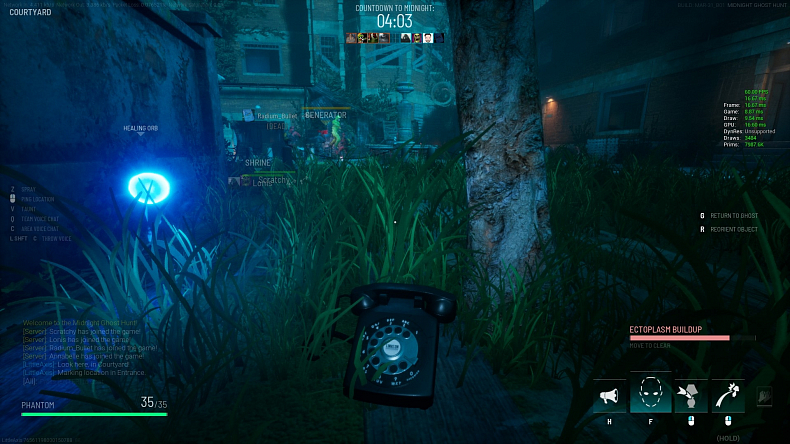
Task: Select the white-faced player avatar
Action: [427, 38]
